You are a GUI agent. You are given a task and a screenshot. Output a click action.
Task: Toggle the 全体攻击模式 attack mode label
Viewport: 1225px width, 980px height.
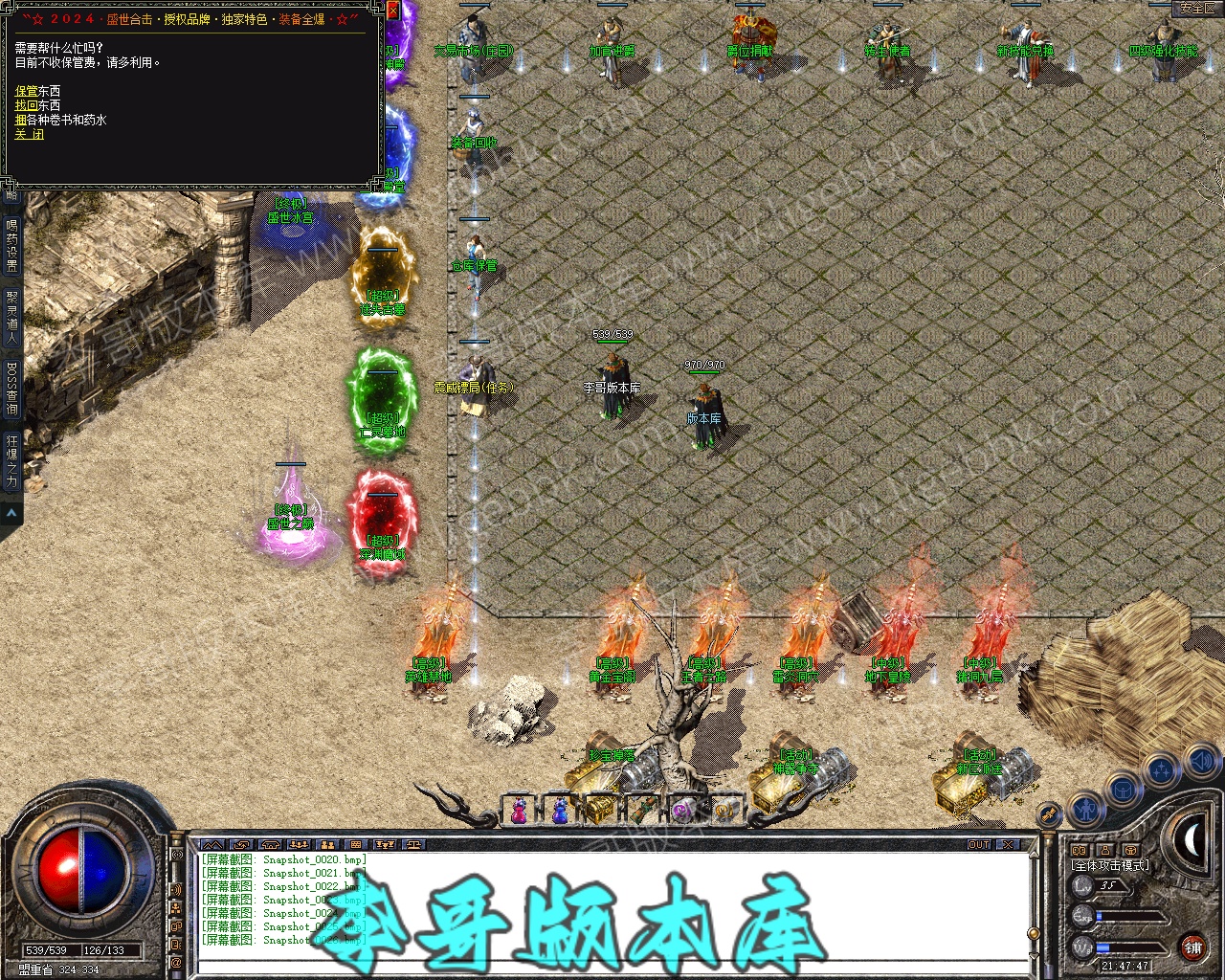1110,865
